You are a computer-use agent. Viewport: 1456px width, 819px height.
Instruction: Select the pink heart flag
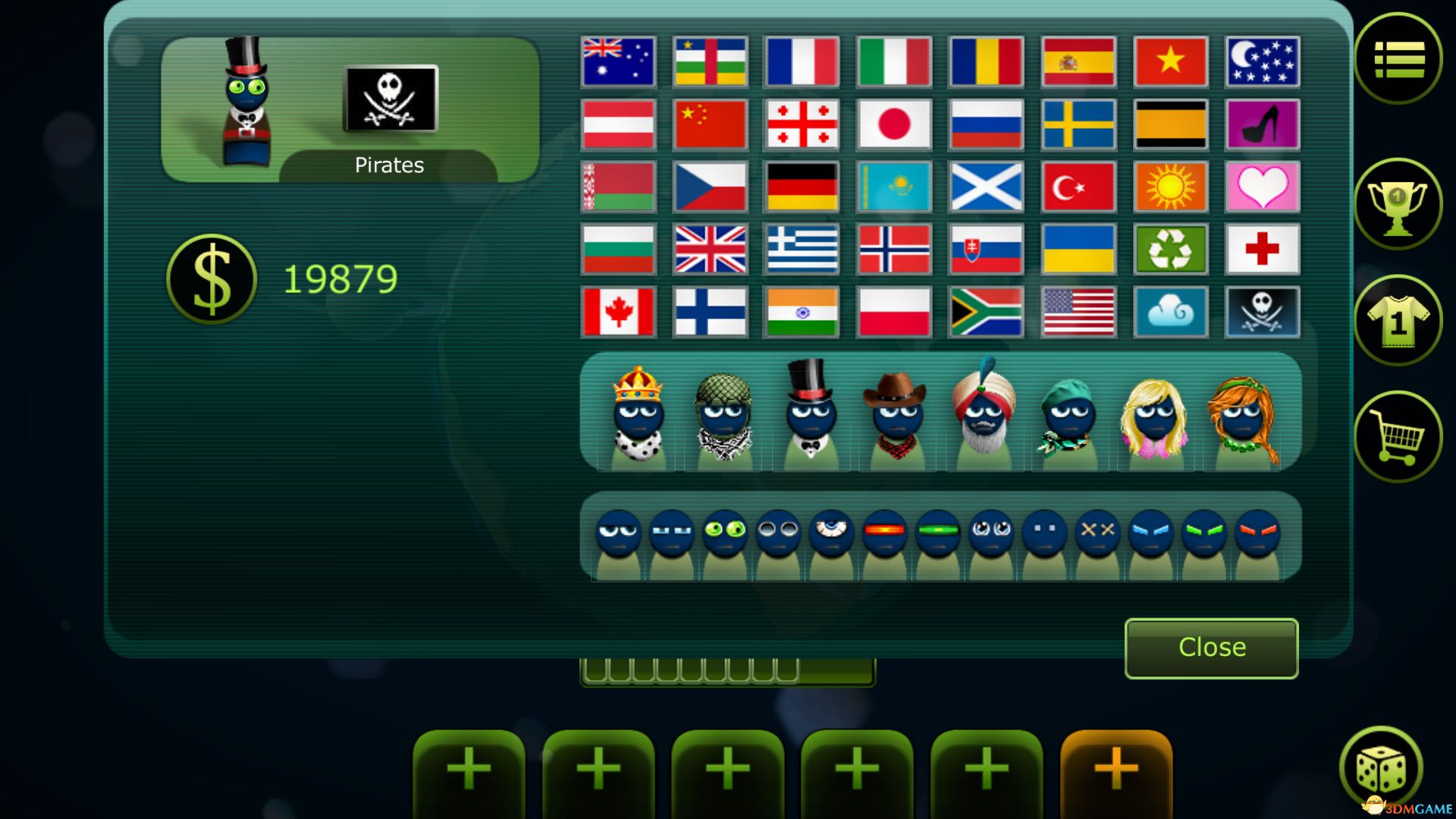(x=1262, y=187)
